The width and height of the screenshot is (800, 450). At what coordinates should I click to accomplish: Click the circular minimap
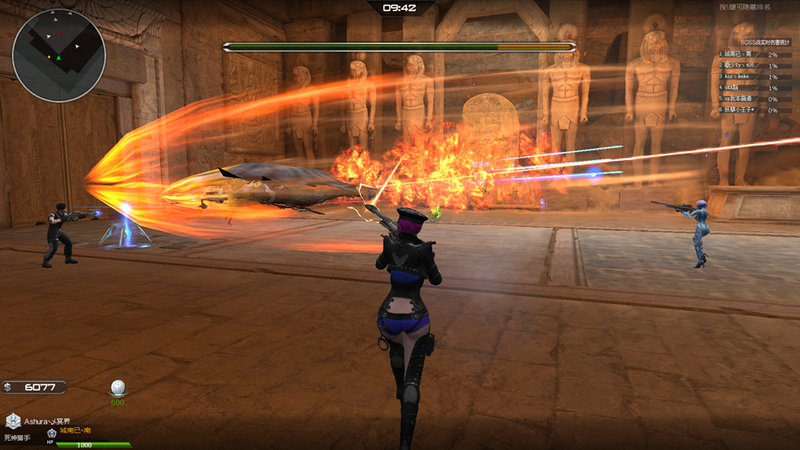pos(59,55)
